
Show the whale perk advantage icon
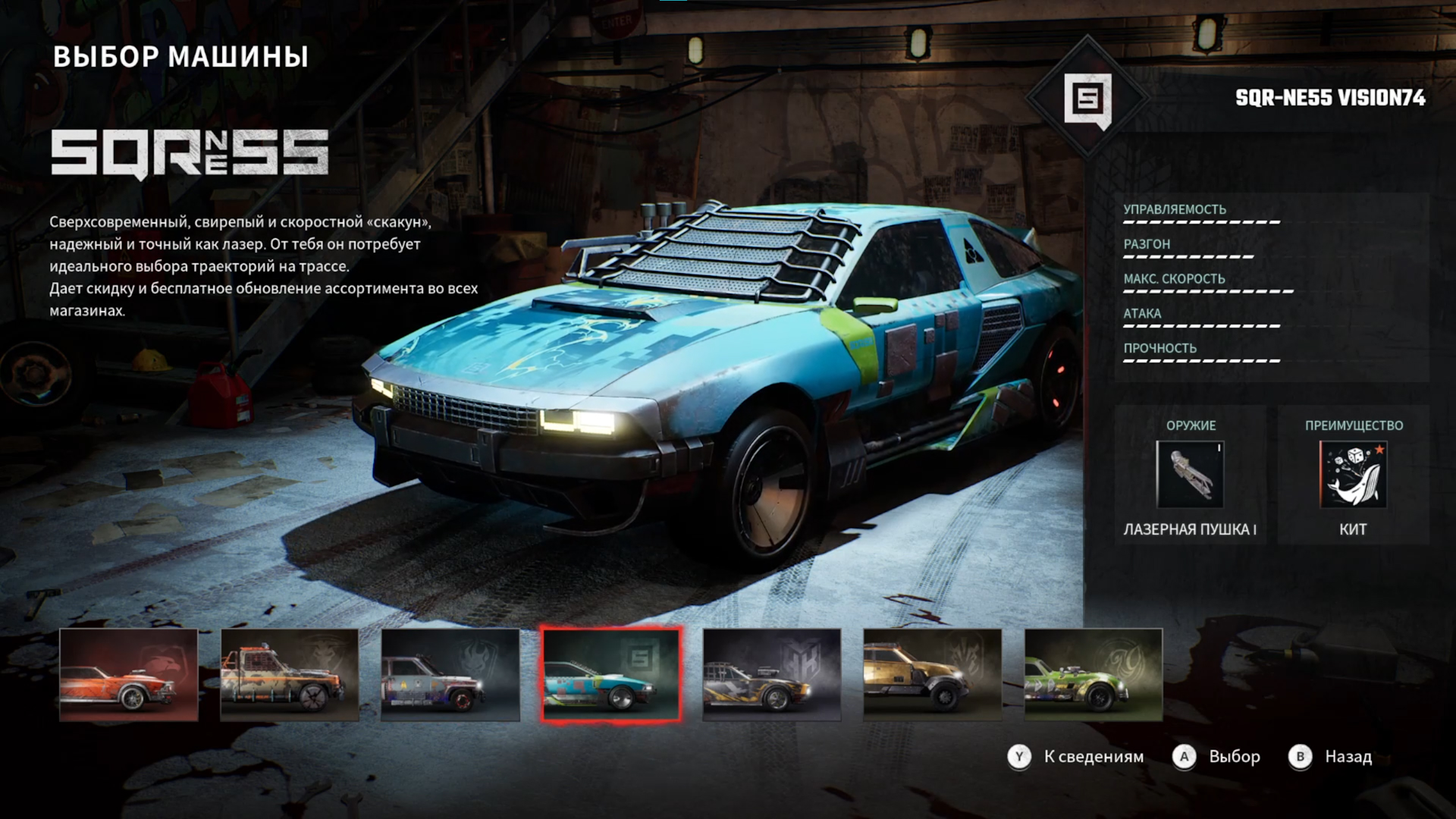coord(1354,475)
